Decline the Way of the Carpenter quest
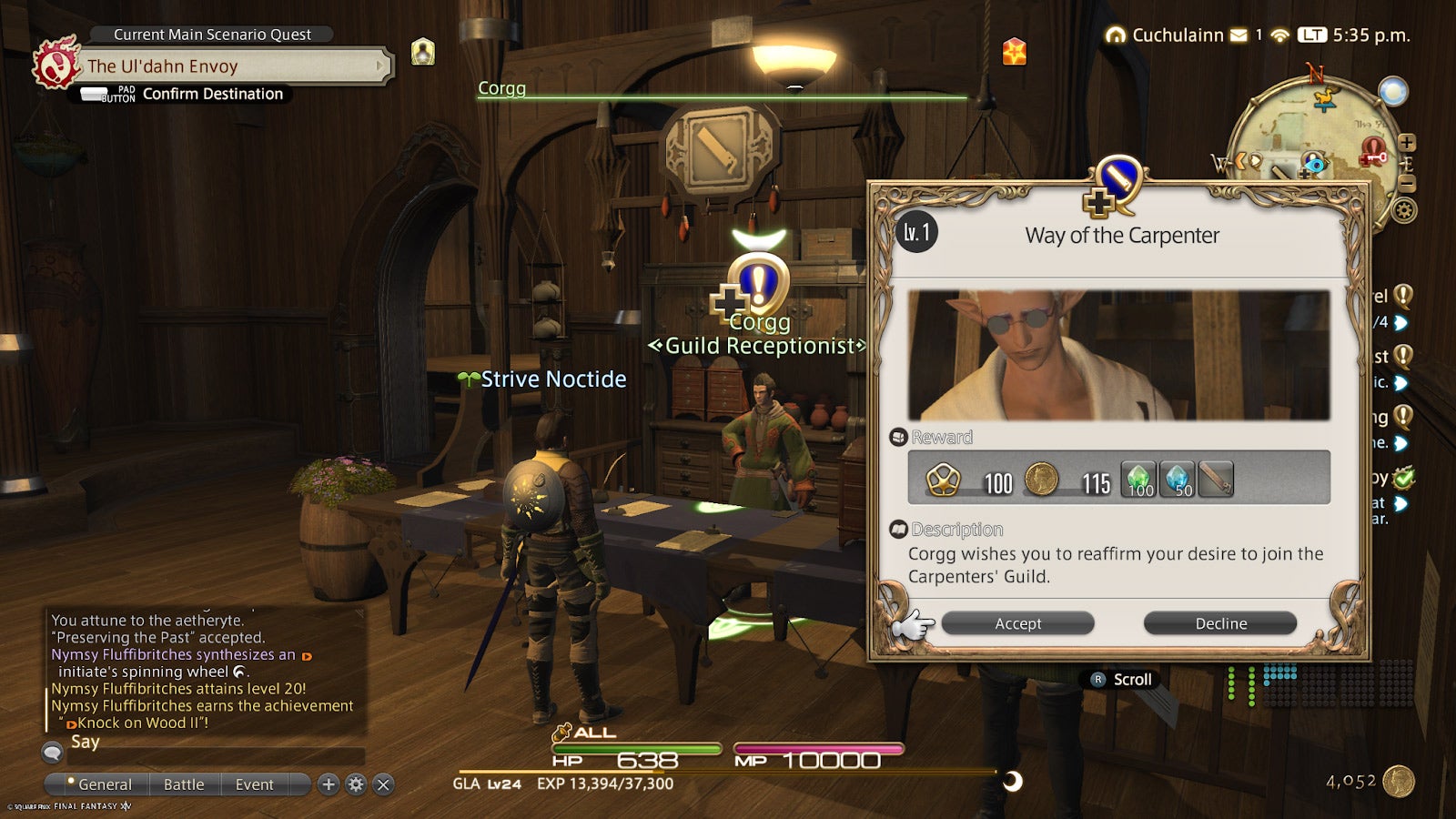1456x819 pixels. coord(1219,623)
